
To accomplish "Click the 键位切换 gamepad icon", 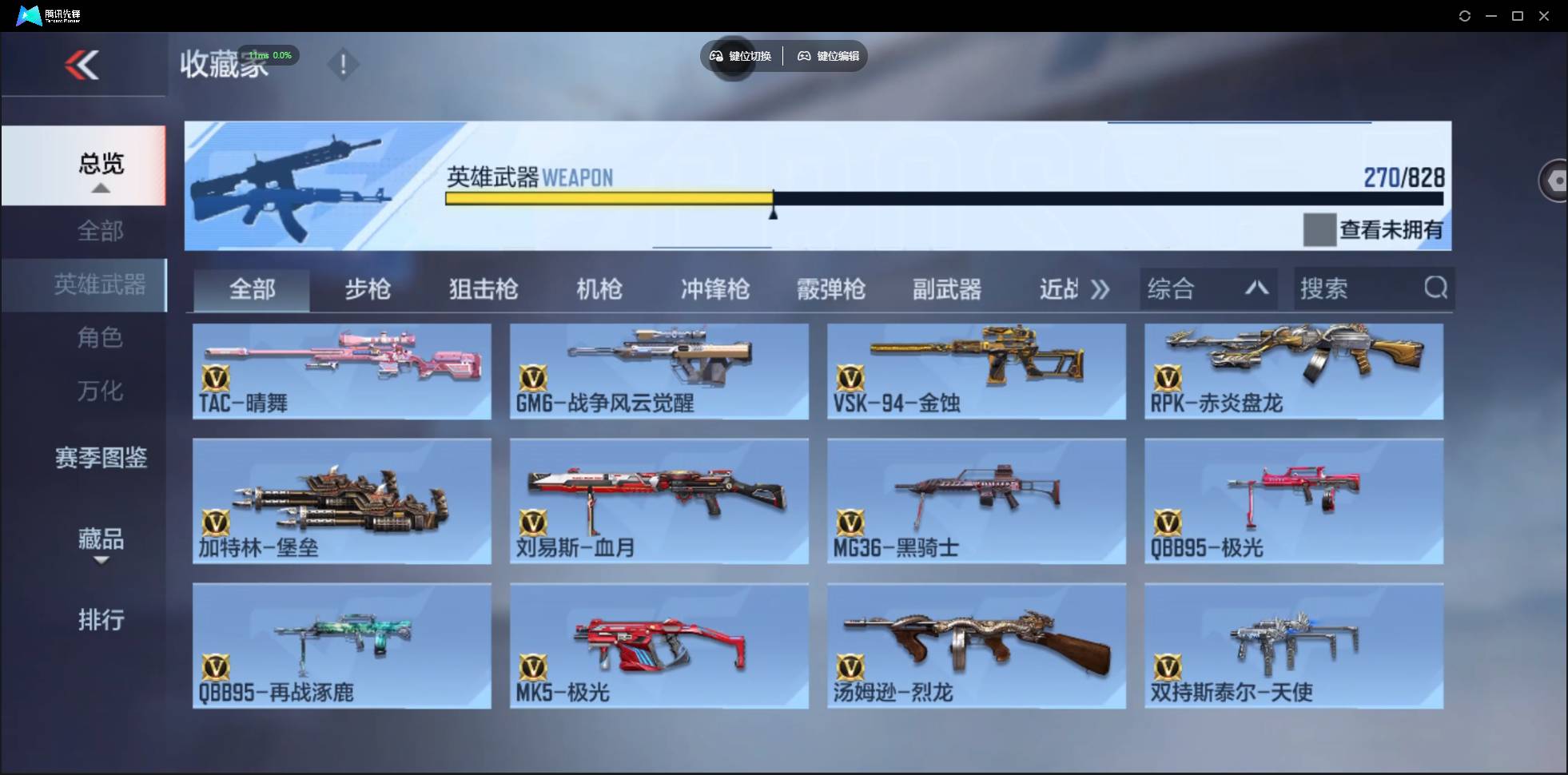I will 715,56.
